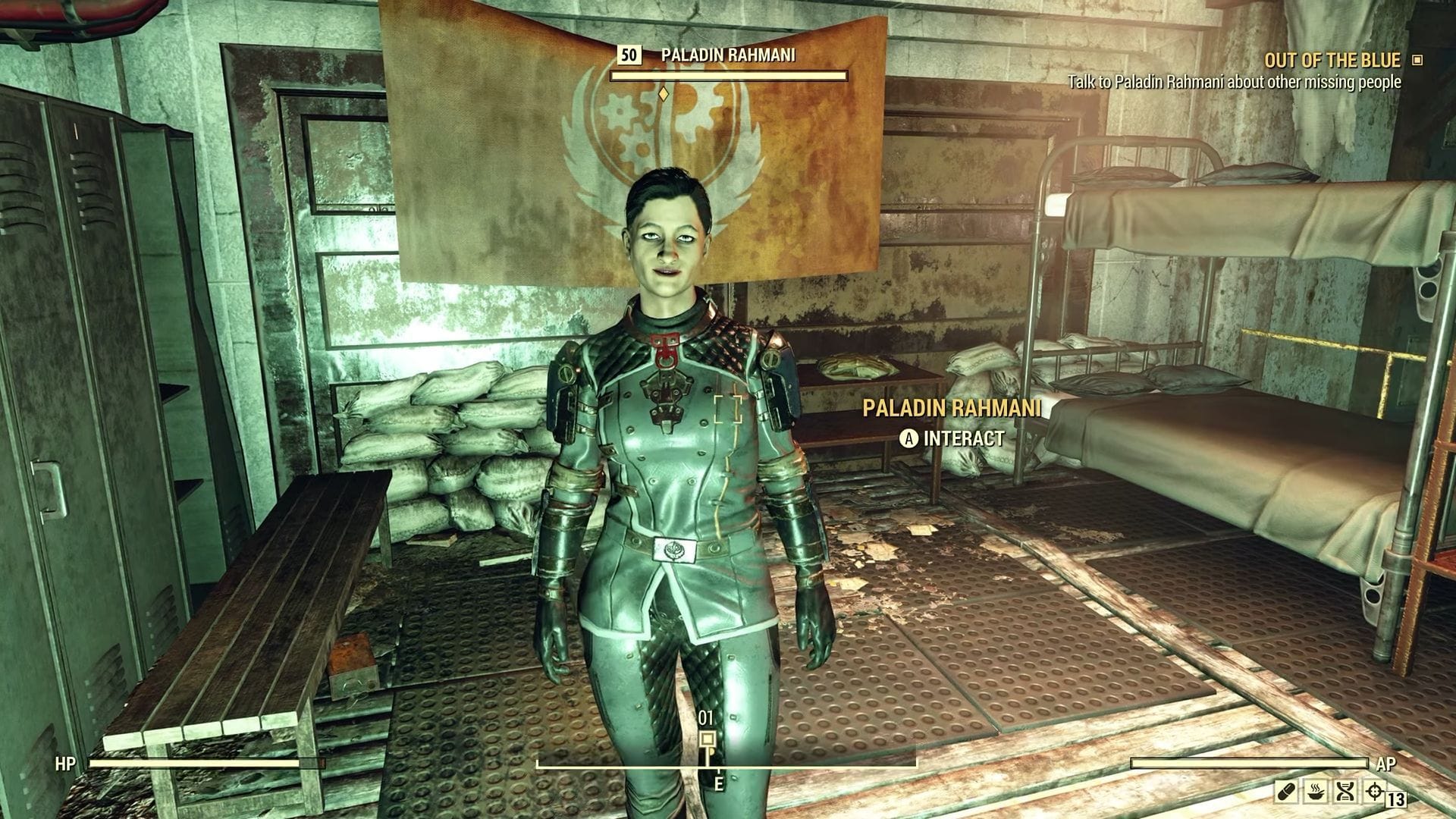Click the DNA mutation status icon

coord(1345,791)
